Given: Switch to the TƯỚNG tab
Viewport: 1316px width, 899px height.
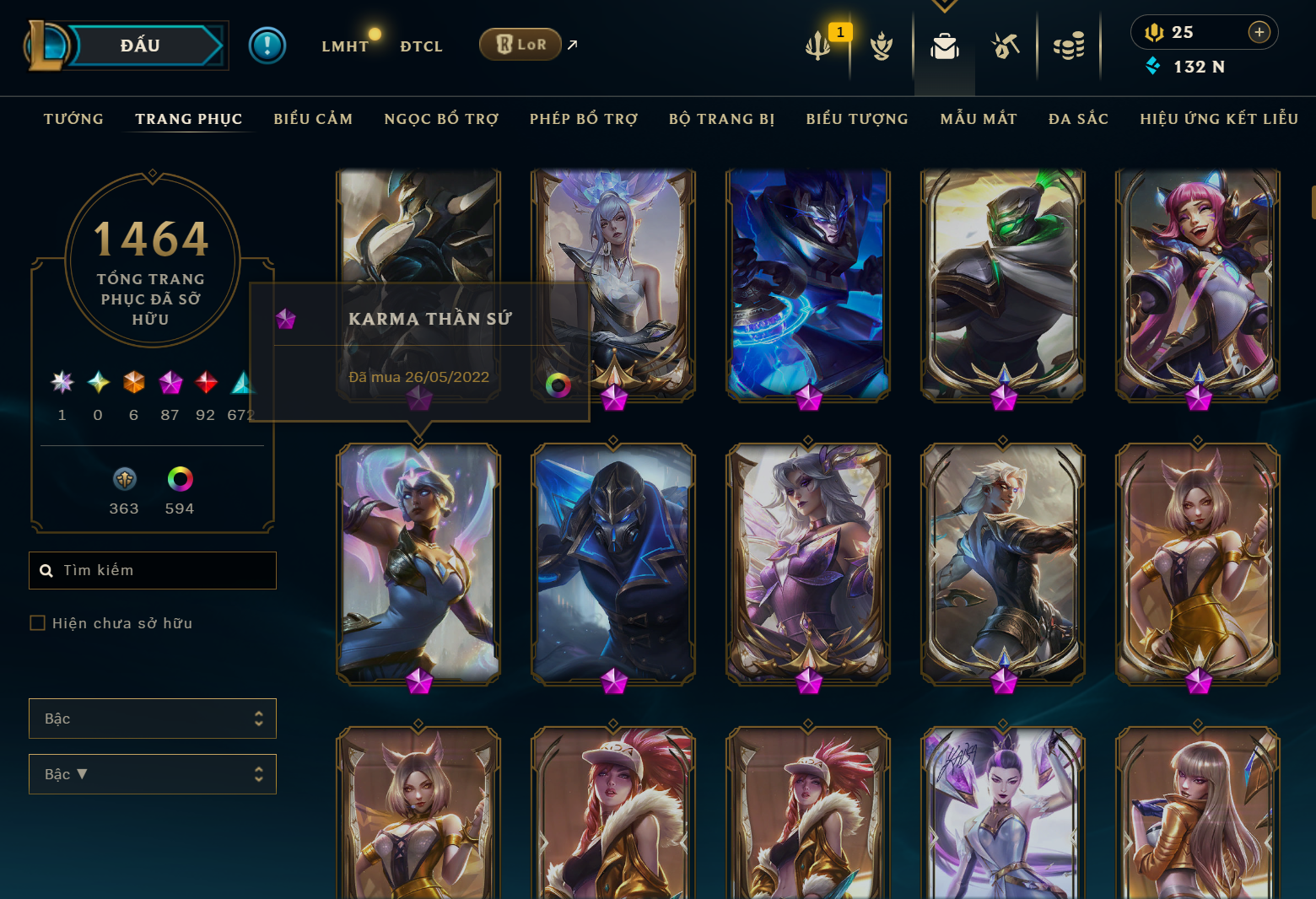Looking at the screenshot, I should [73, 119].
